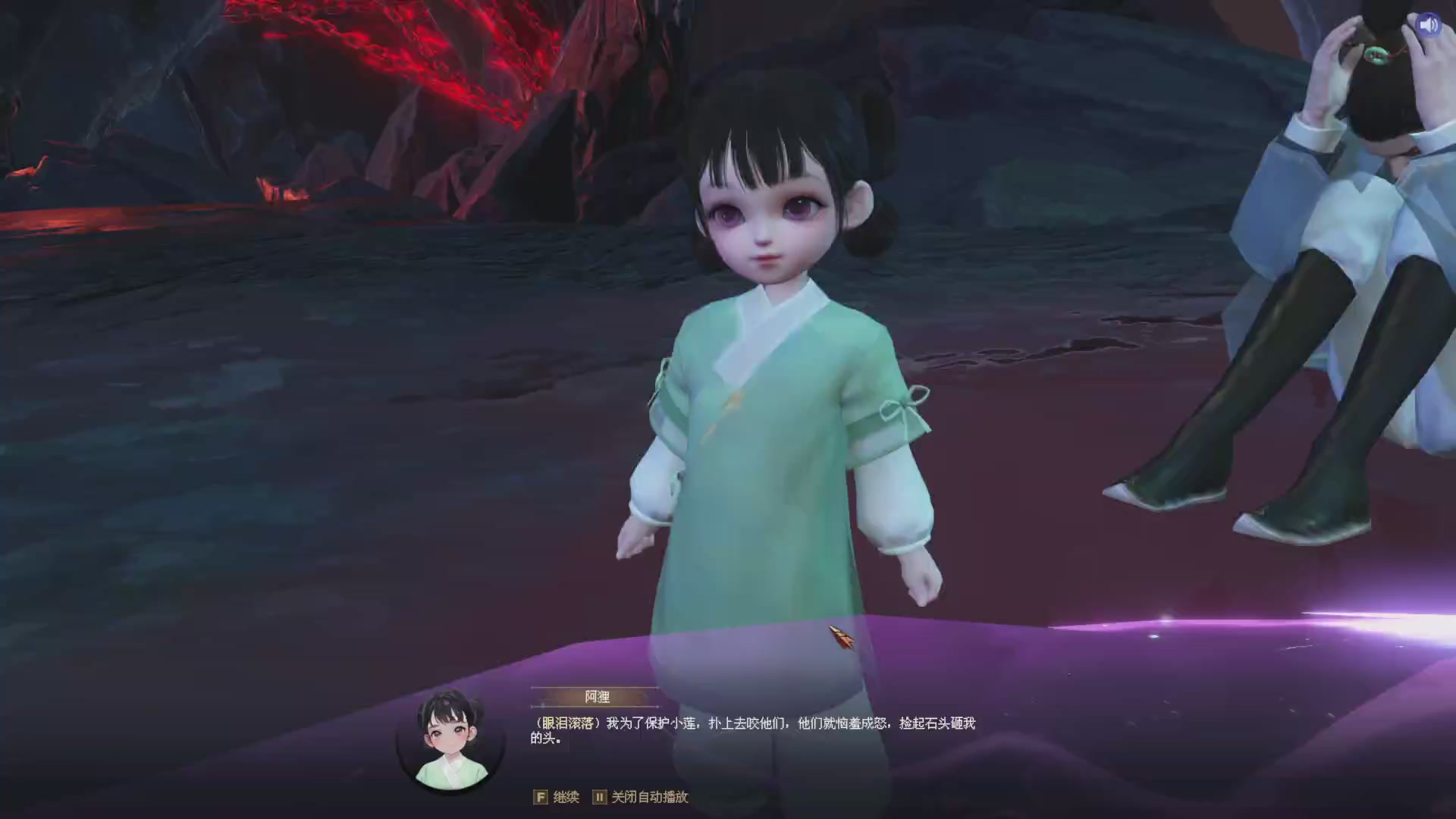This screenshot has width=1456, height=819.
Task: Toggle auto-play with the pause control
Action: [x=599, y=798]
